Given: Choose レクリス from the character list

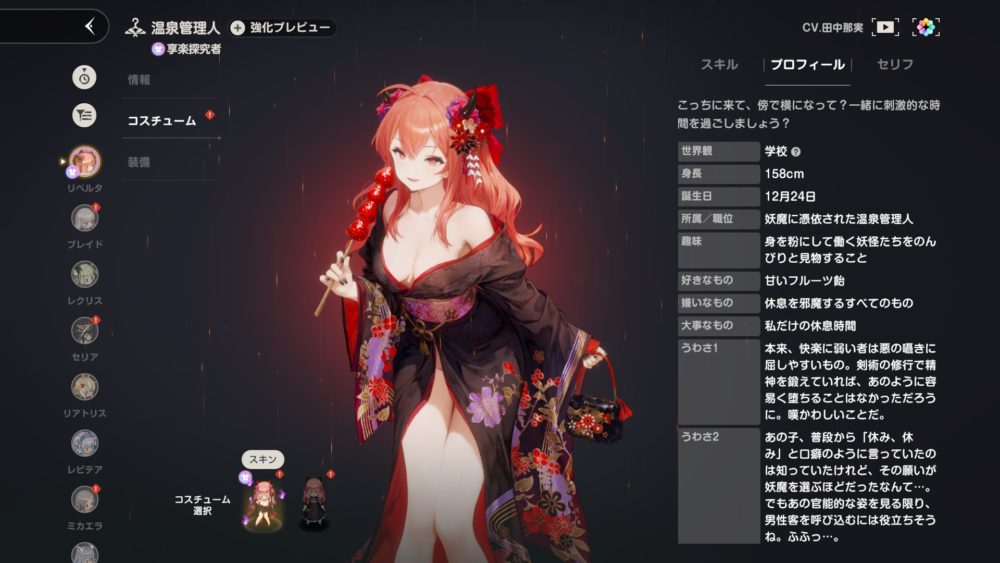Looking at the screenshot, I should pyautogui.click(x=85, y=274).
